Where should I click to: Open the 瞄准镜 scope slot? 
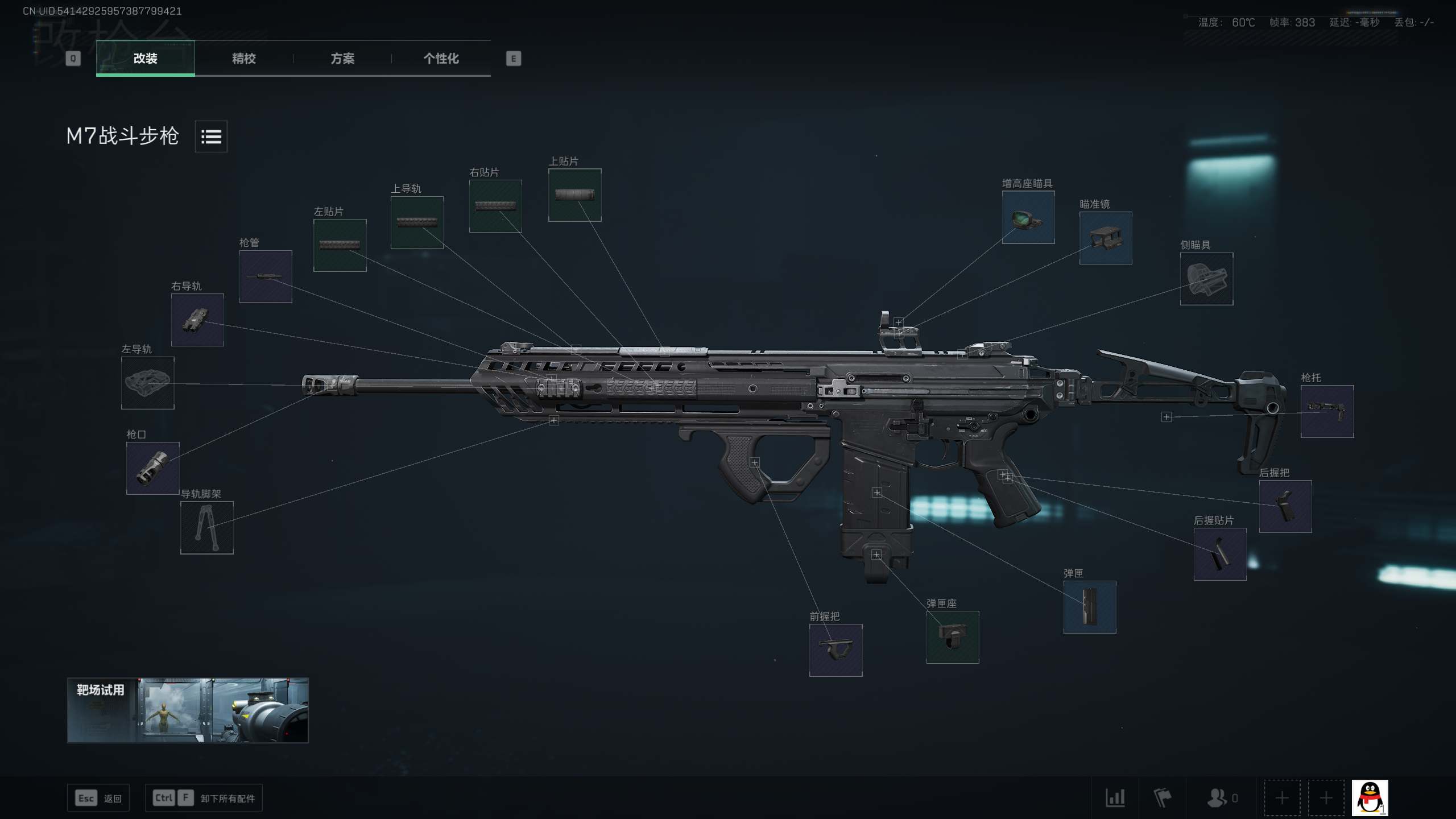pos(1106,238)
